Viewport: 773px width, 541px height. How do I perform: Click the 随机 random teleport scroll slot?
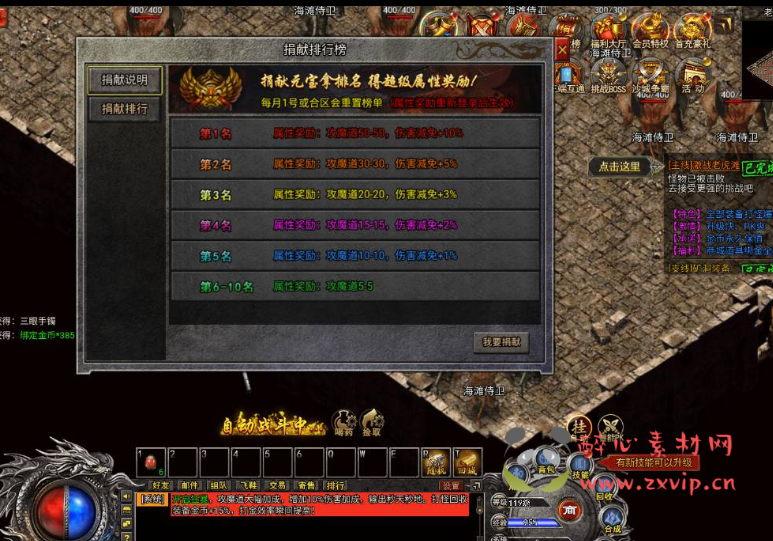[x=436, y=461]
